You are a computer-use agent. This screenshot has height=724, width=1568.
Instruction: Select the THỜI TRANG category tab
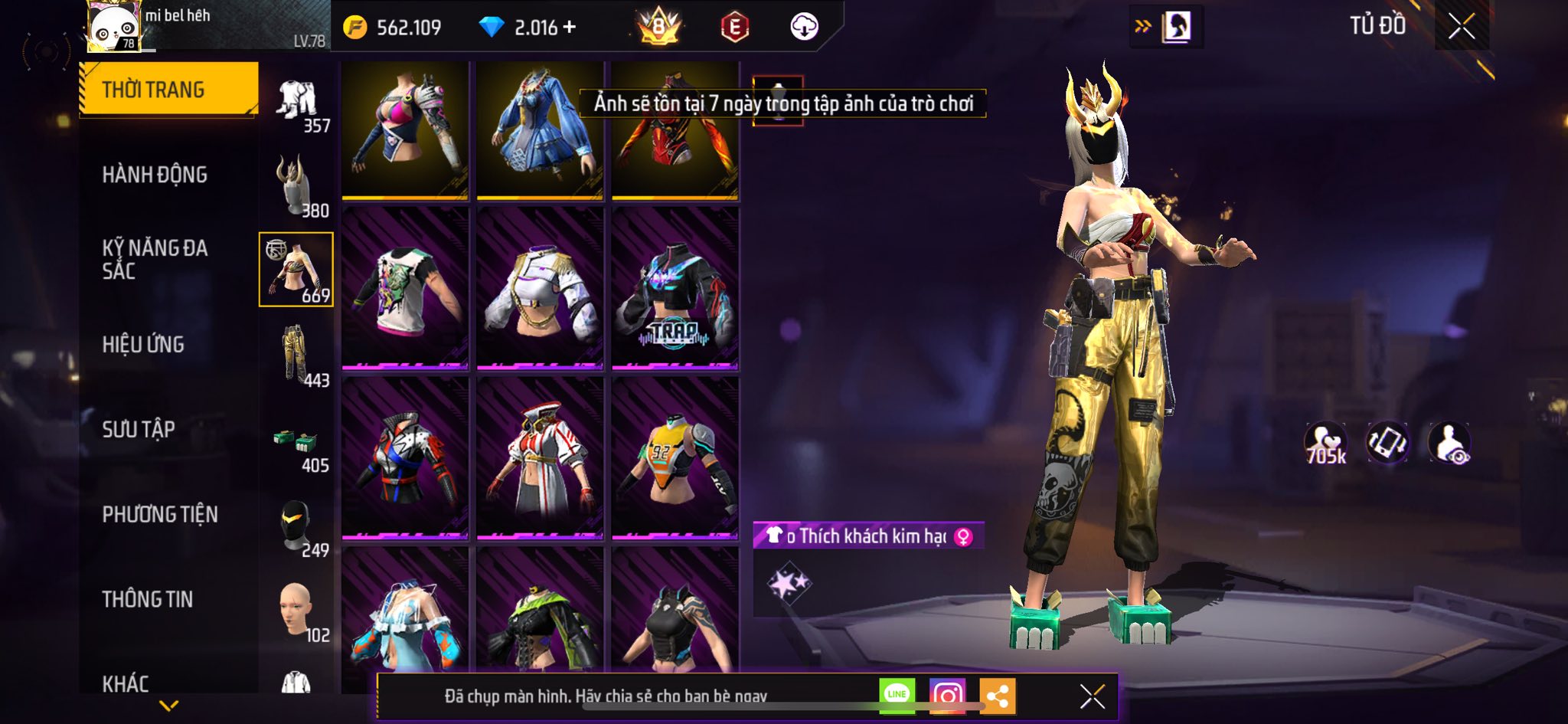[168, 90]
